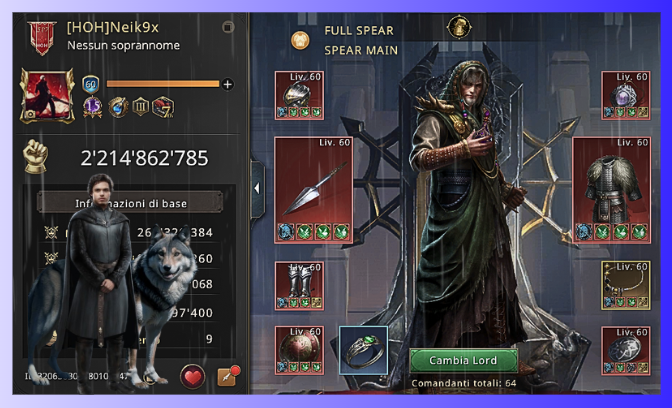The image size is (672, 408).
Task: Open the Informazioni di base section
Action: click(x=130, y=203)
